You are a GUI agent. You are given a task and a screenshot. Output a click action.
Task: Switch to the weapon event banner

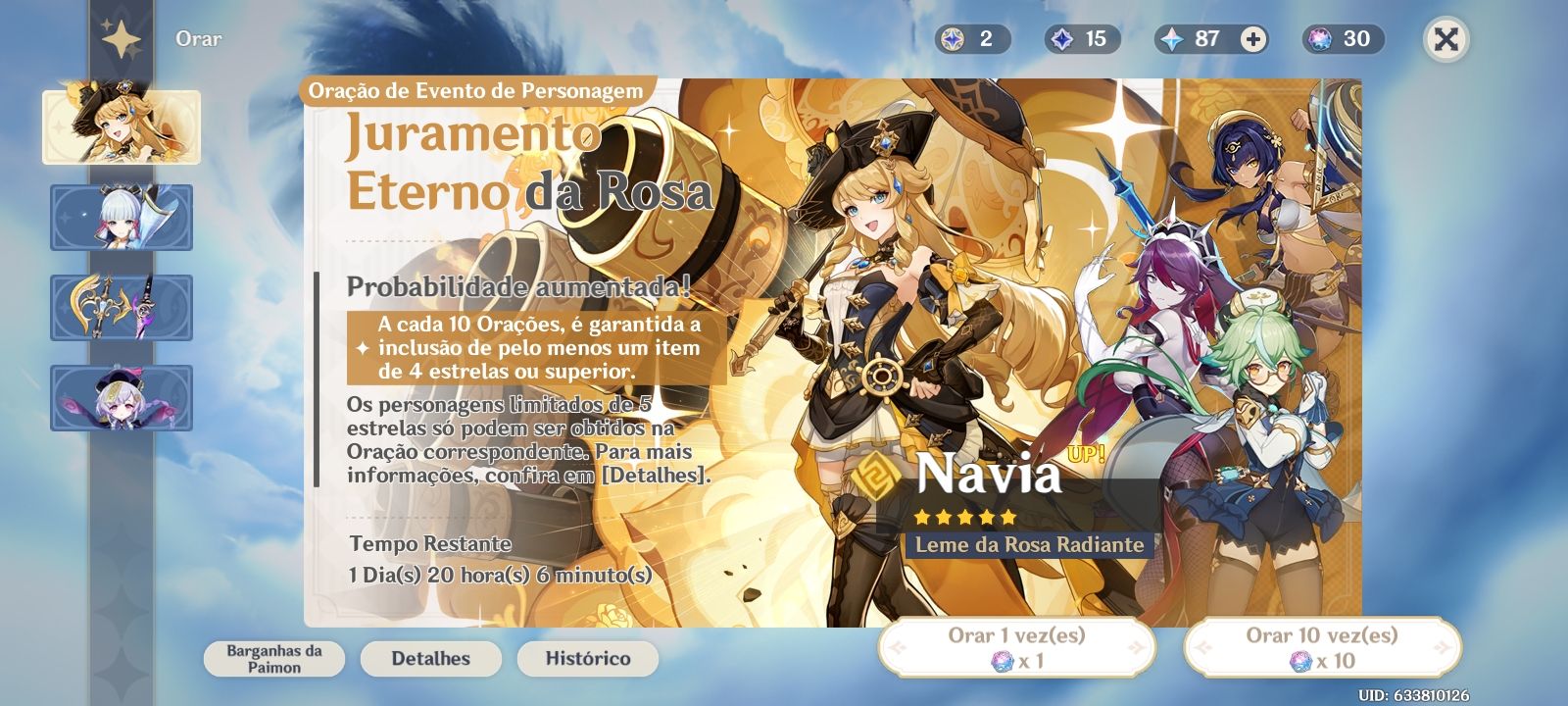121,306
